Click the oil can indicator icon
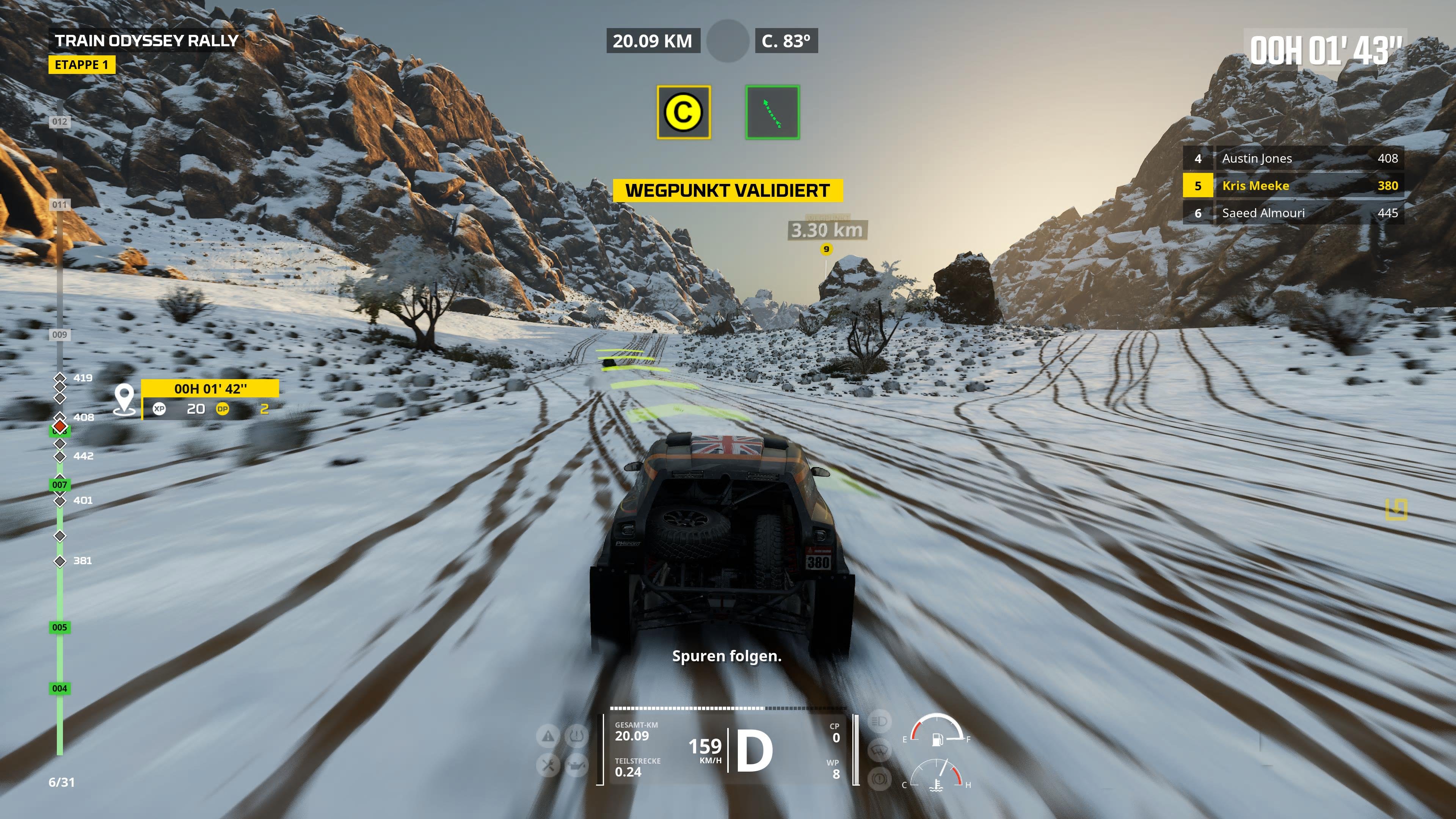1456x819 pixels. pos(576,766)
